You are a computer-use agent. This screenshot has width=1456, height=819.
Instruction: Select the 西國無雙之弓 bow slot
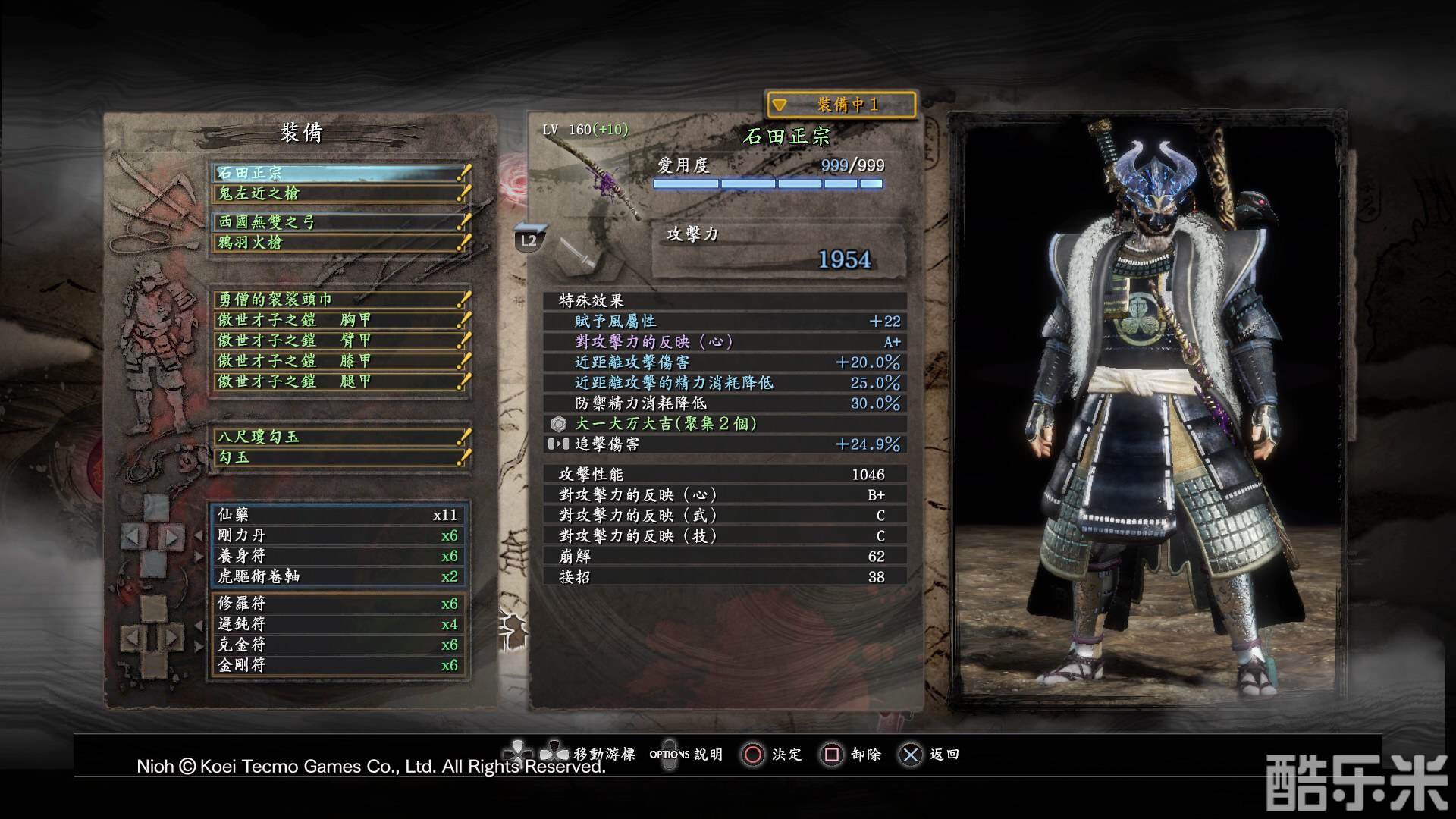pyautogui.click(x=340, y=222)
